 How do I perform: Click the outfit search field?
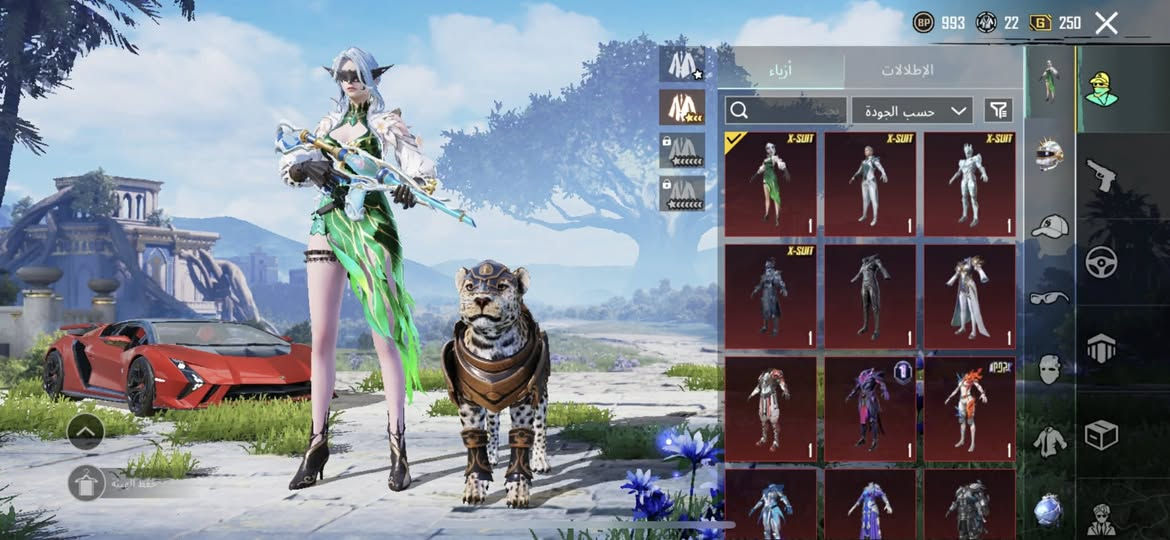(x=786, y=111)
